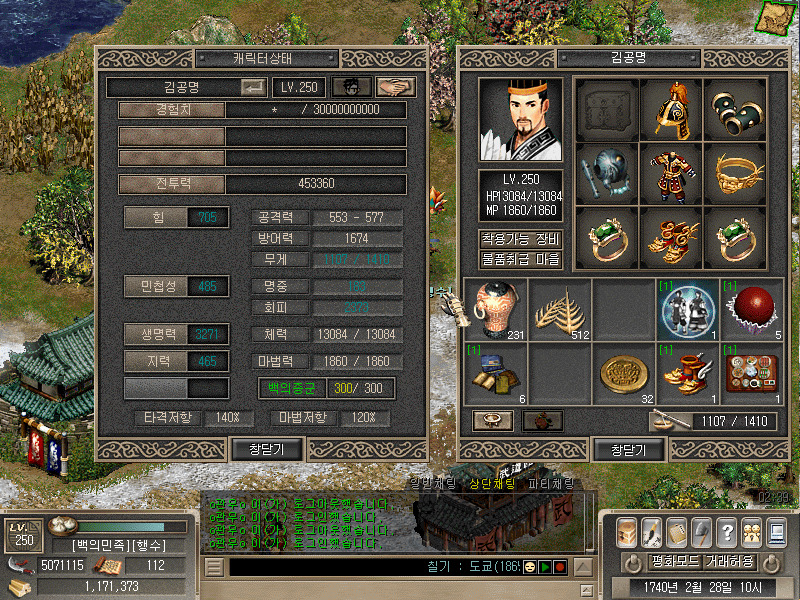Select the two-figures blue circle item
Viewport: 800px width, 600px height.
[687, 308]
